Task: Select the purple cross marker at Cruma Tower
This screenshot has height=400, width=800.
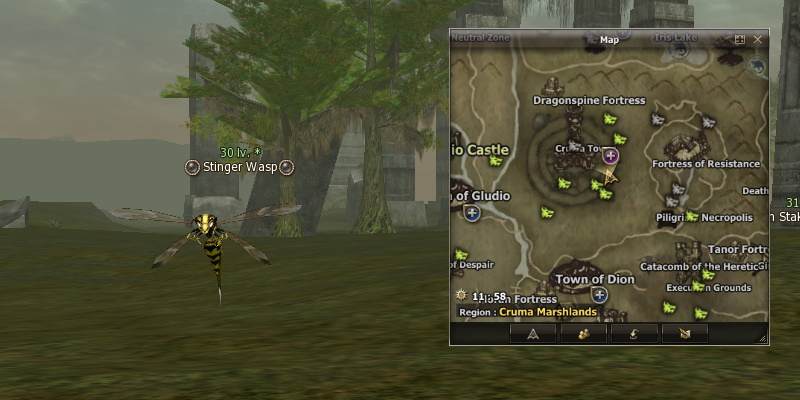Action: click(610, 156)
